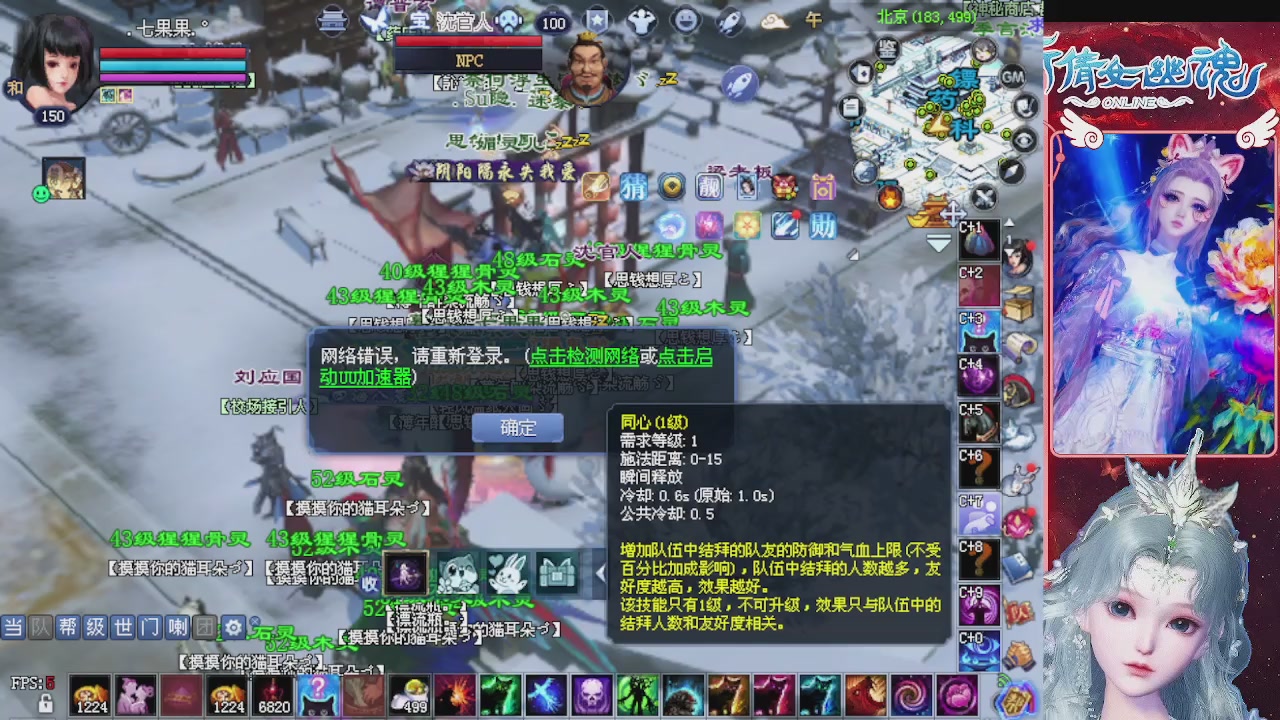The width and height of the screenshot is (1280, 720).
Task: Click the up arrow above the C+1 item slot
Action: pos(1009,221)
